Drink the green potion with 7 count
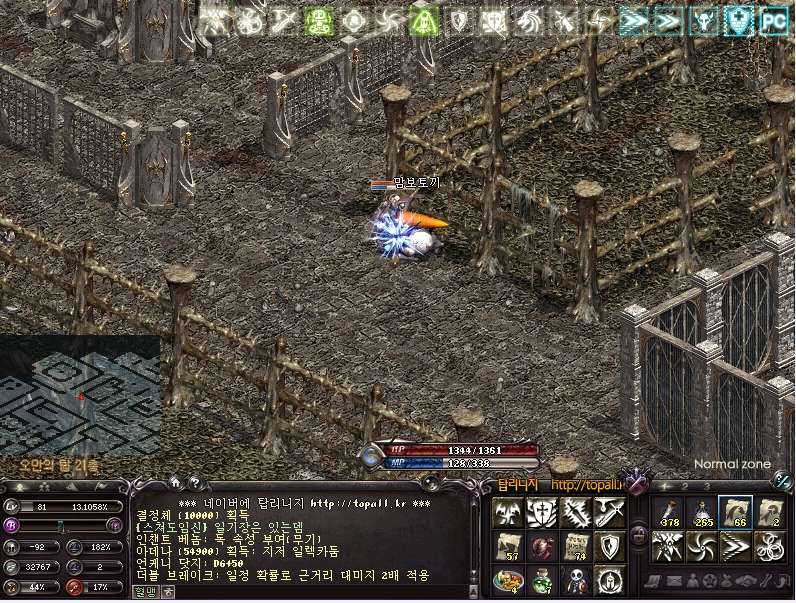Image resolution: width=796 pixels, height=603 pixels. pos(541,580)
